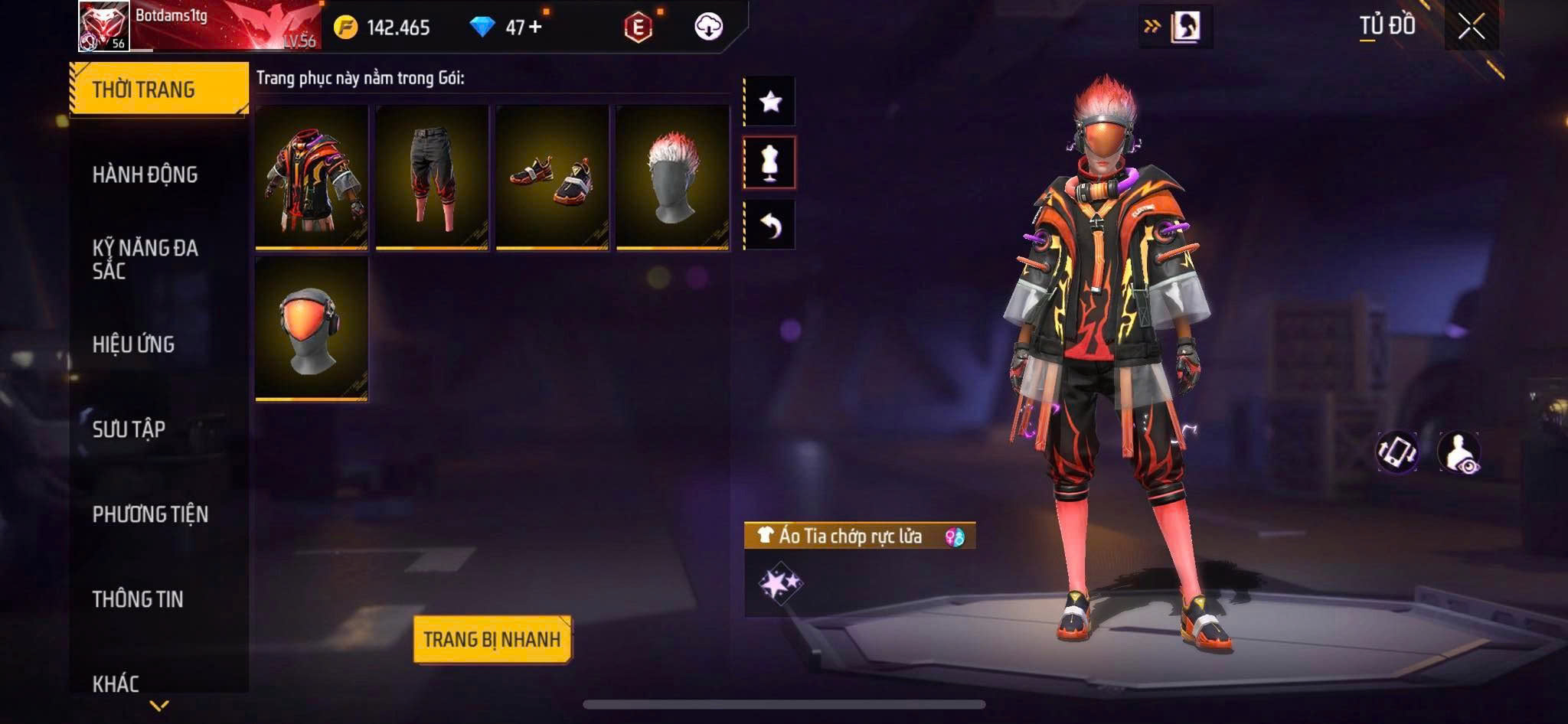Select the orange black sneakers item
This screenshot has height=724, width=1568.
pos(552,178)
